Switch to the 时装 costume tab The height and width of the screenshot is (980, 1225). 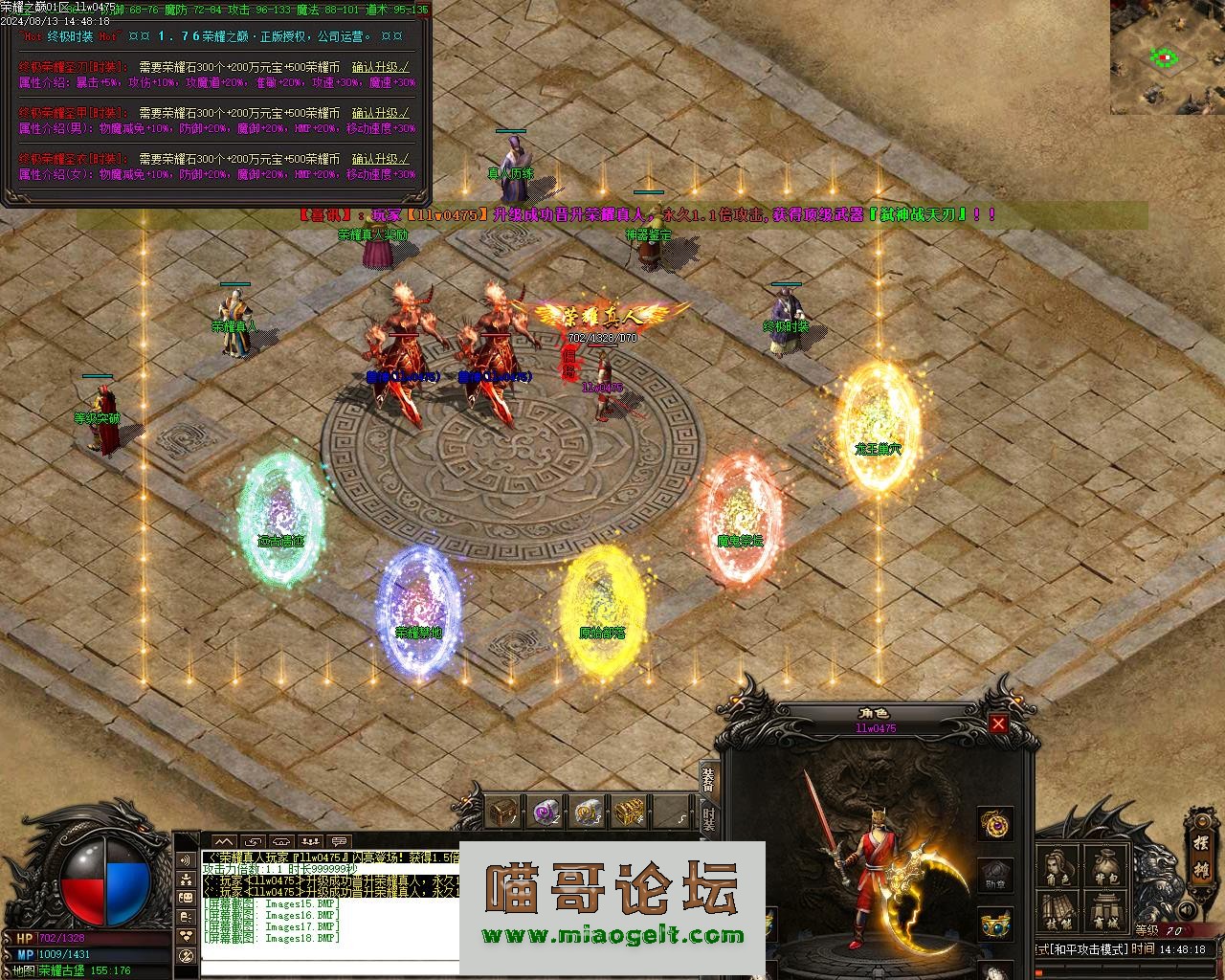point(708,818)
